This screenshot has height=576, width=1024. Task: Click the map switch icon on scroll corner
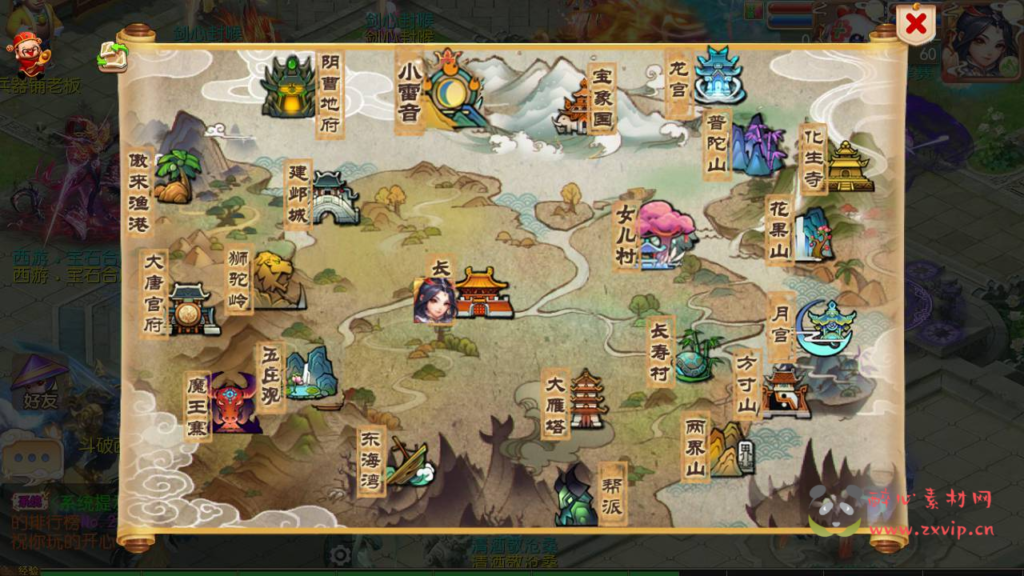tap(111, 57)
